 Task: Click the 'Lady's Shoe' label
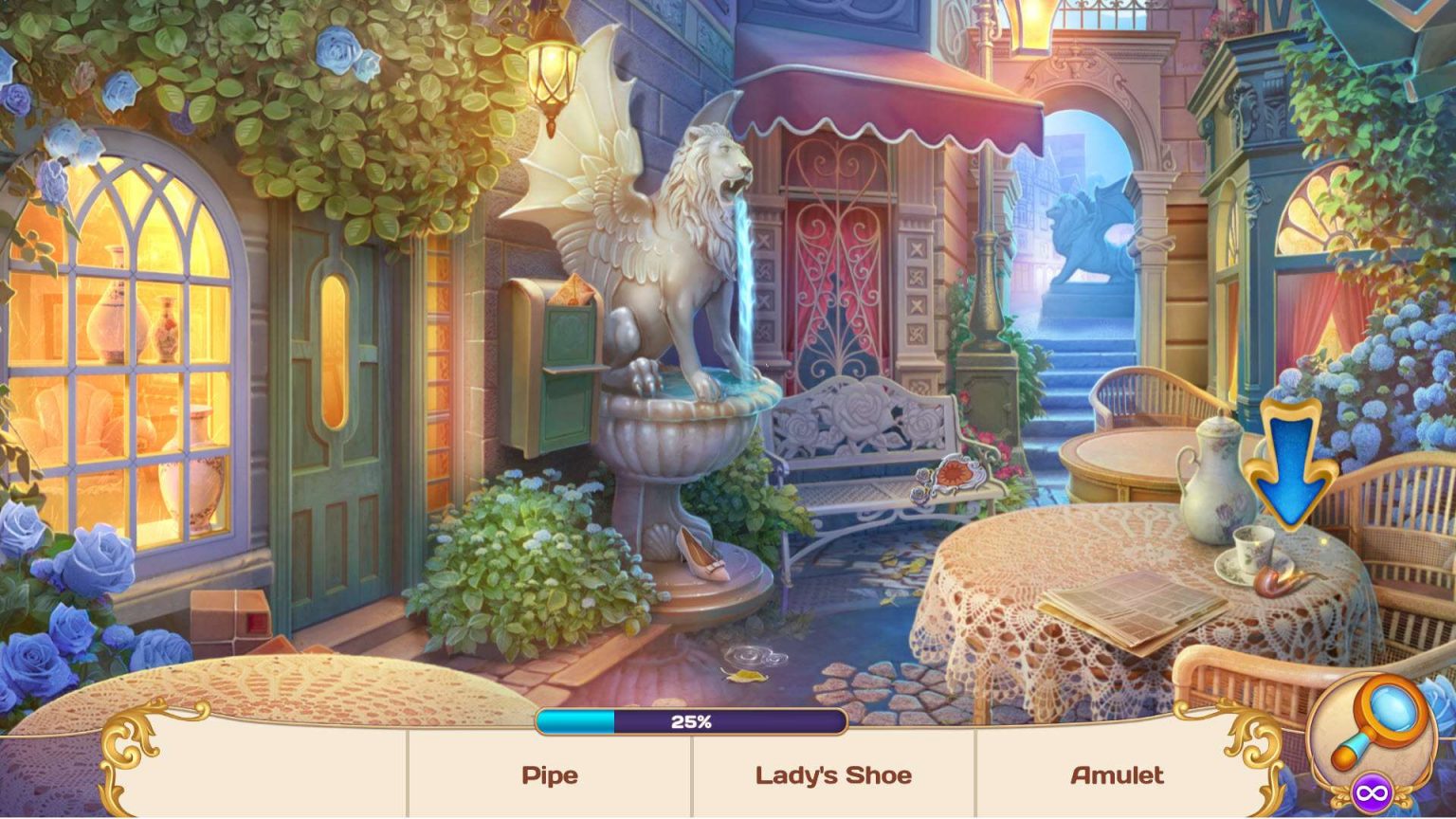pos(834,775)
